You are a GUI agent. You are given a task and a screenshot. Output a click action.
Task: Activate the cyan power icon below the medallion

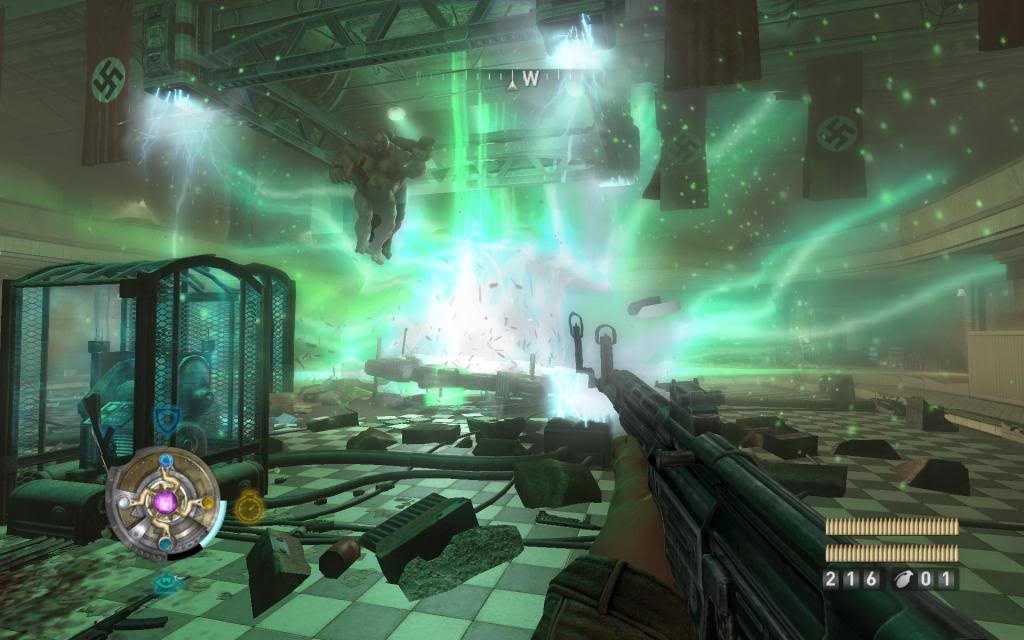click(166, 581)
